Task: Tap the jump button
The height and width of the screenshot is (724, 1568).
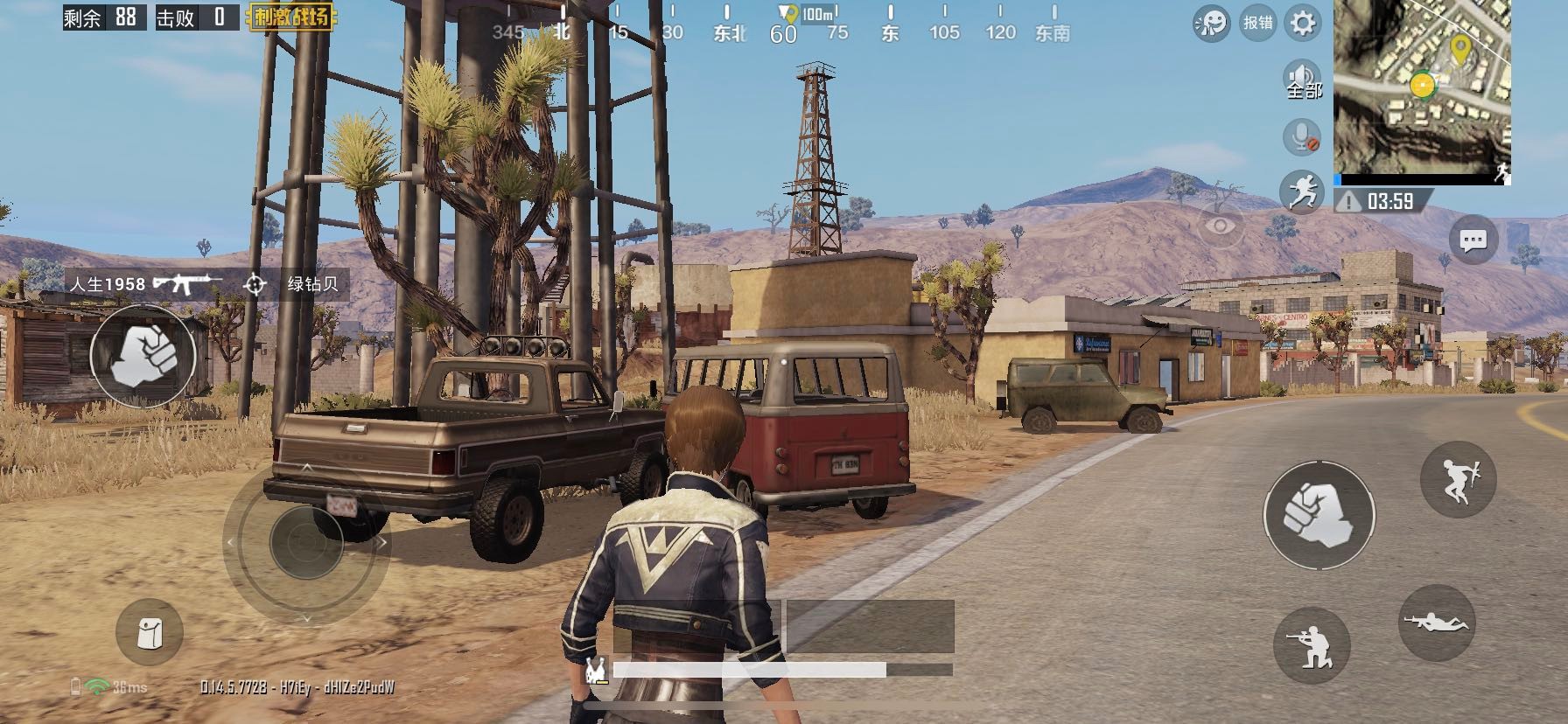Action: coord(1458,479)
